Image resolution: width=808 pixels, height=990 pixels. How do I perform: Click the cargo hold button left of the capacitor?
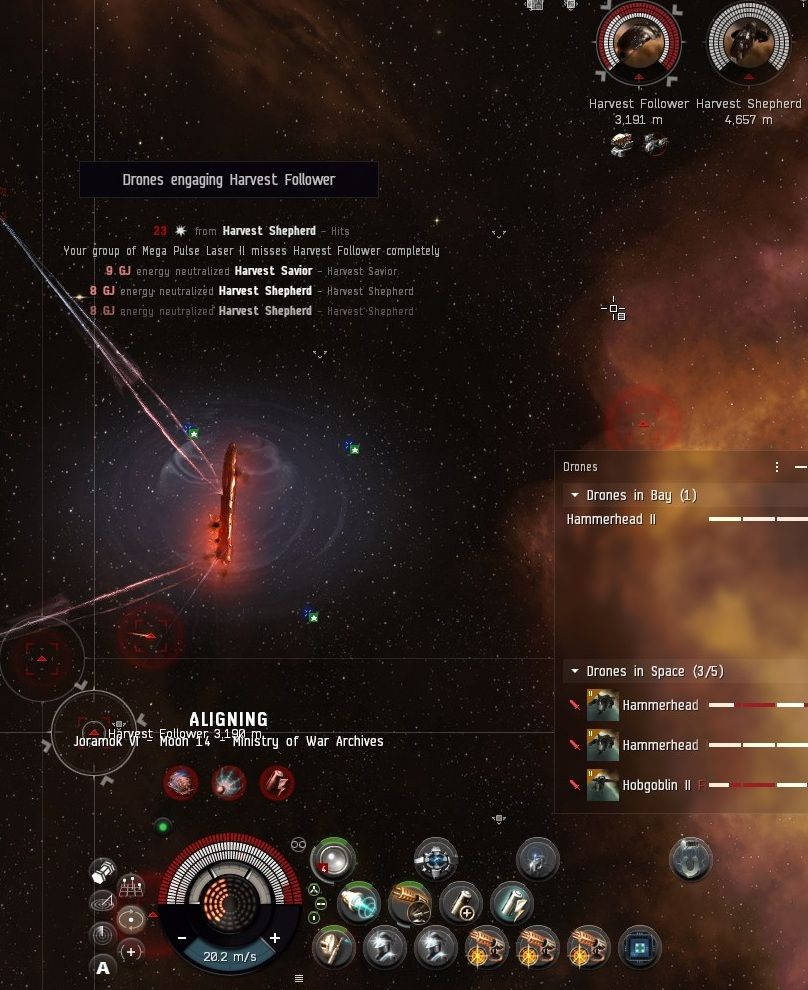(102, 871)
